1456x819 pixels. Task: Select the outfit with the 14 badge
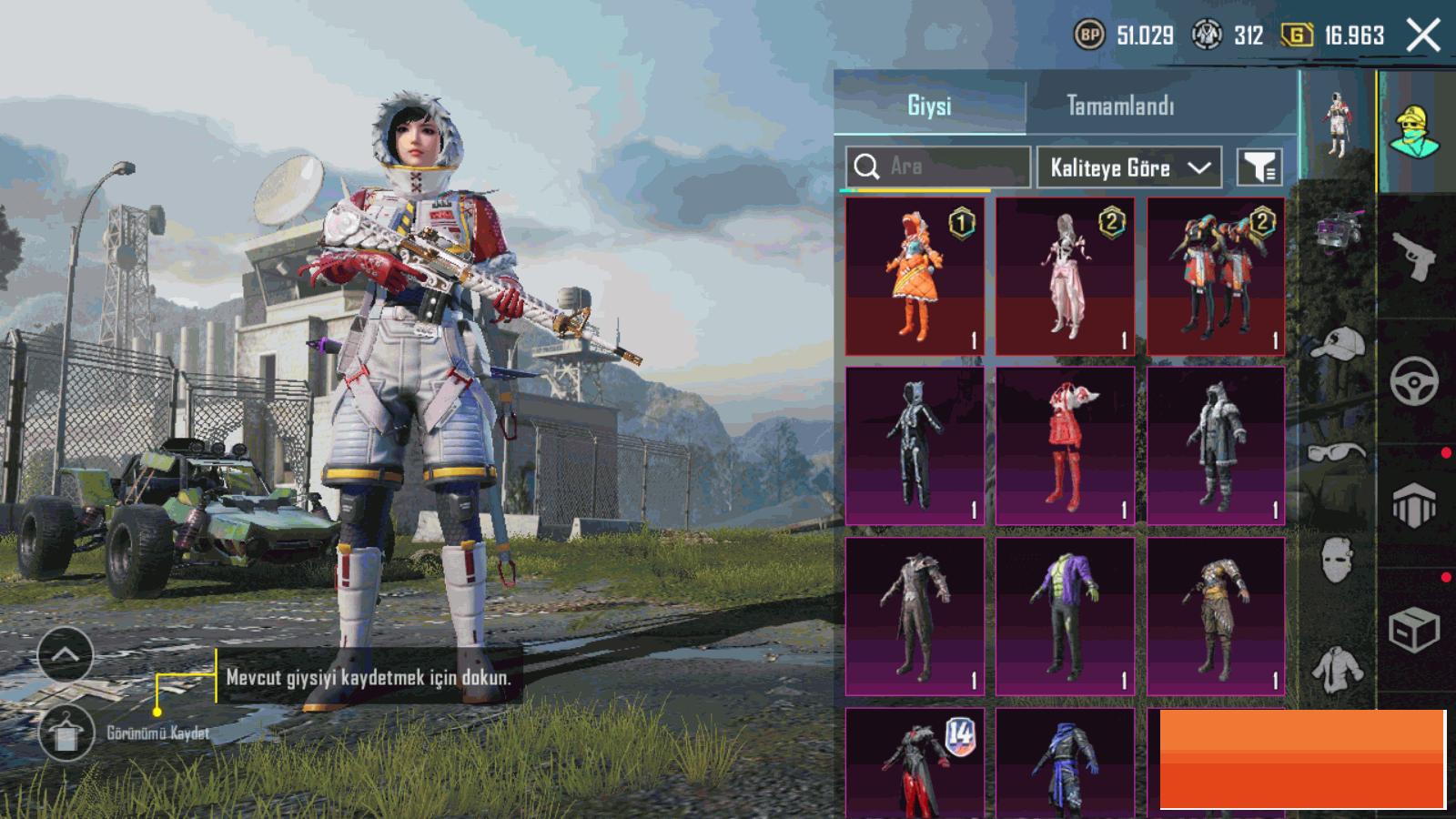click(915, 764)
